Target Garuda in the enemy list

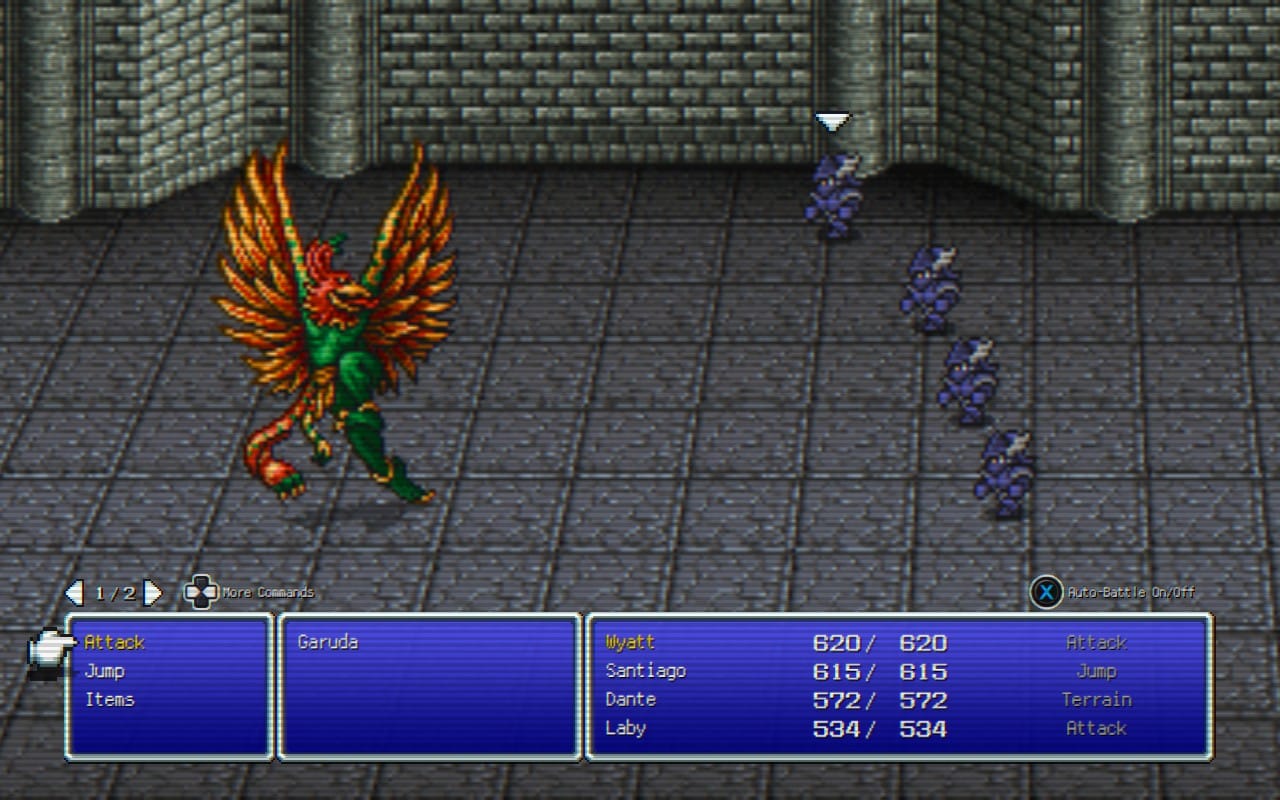coord(327,642)
